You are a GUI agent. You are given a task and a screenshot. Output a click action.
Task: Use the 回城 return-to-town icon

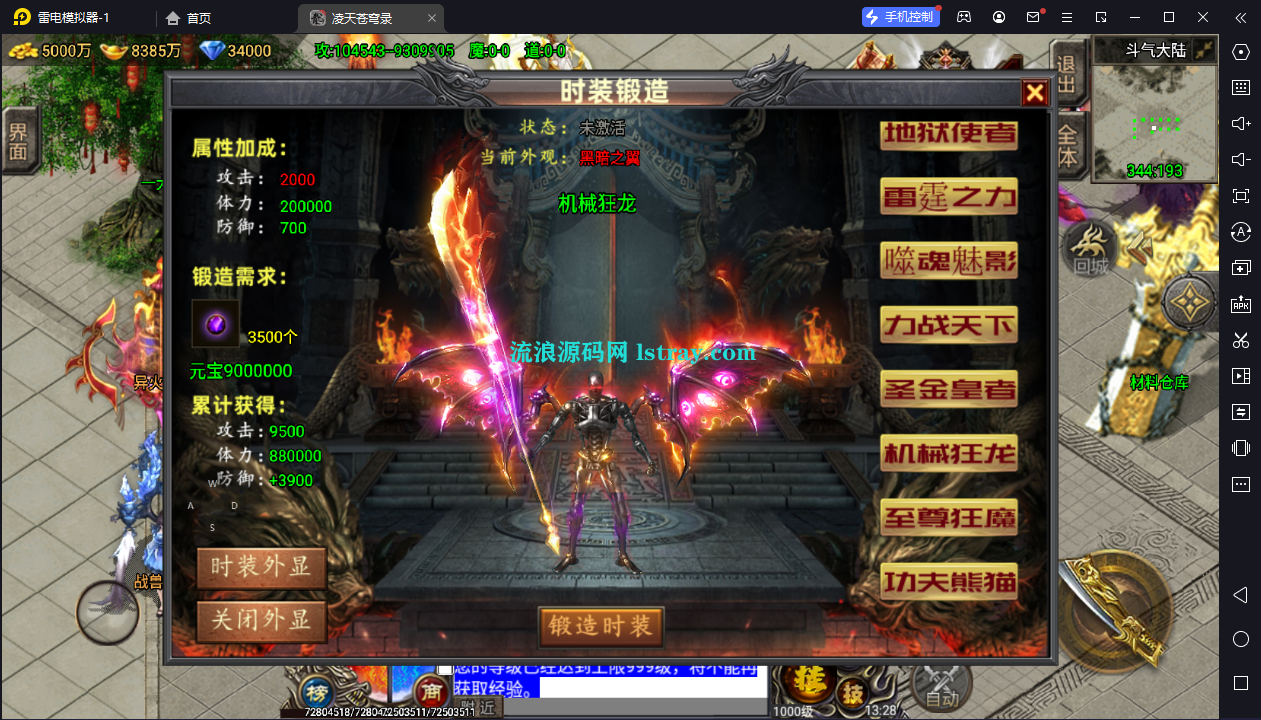click(1091, 248)
